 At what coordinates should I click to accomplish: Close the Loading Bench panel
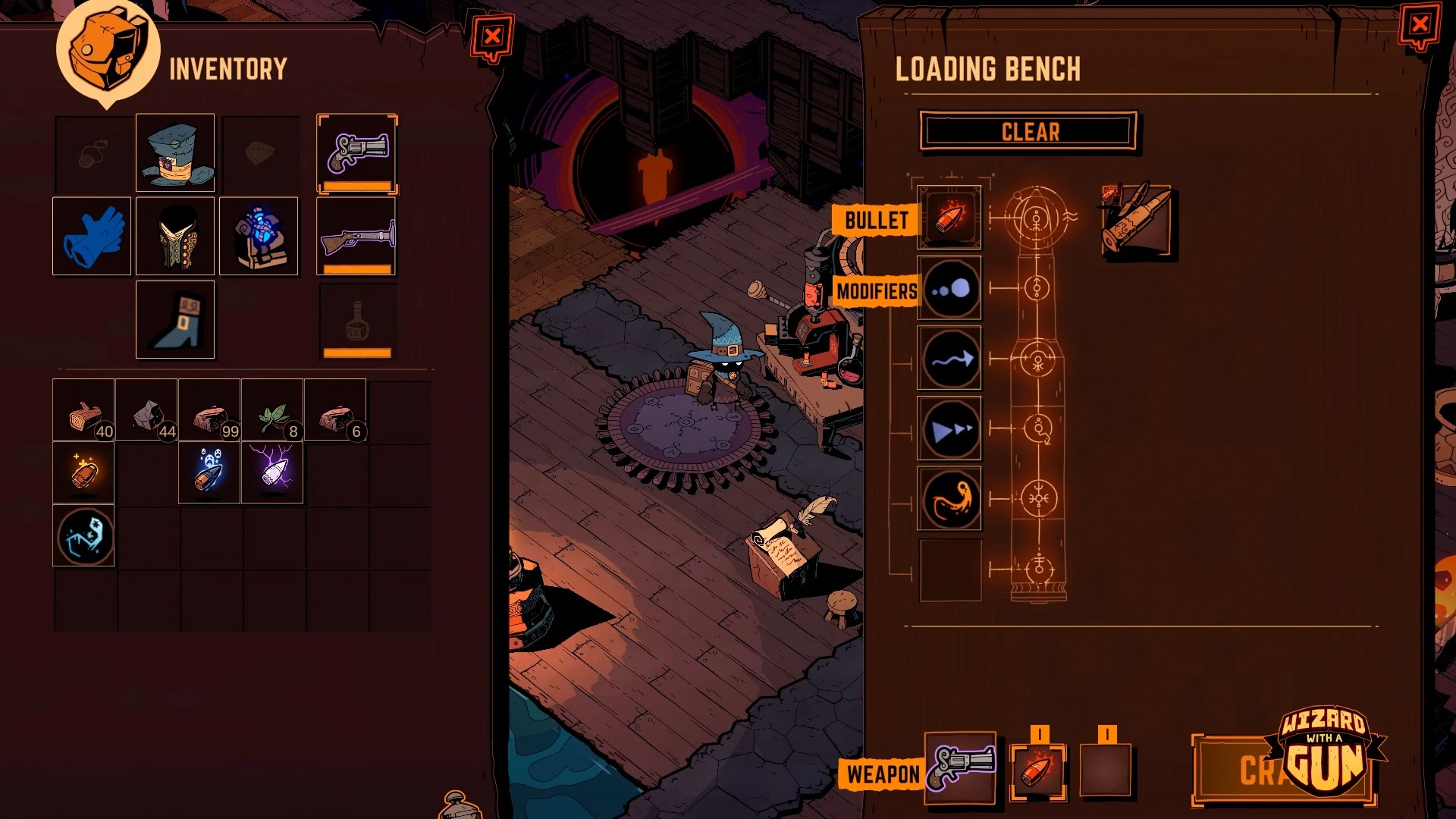[x=1420, y=25]
